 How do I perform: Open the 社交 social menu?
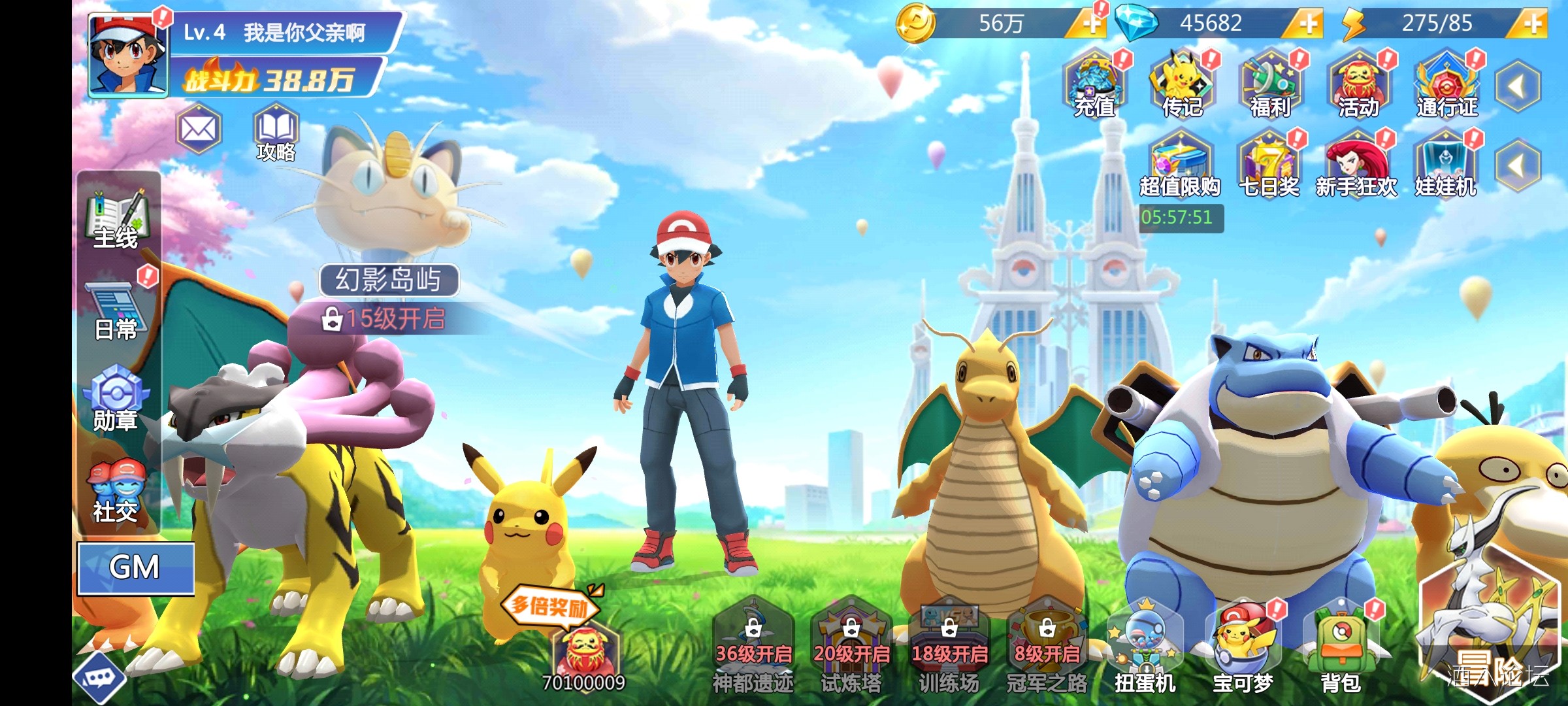(x=116, y=492)
